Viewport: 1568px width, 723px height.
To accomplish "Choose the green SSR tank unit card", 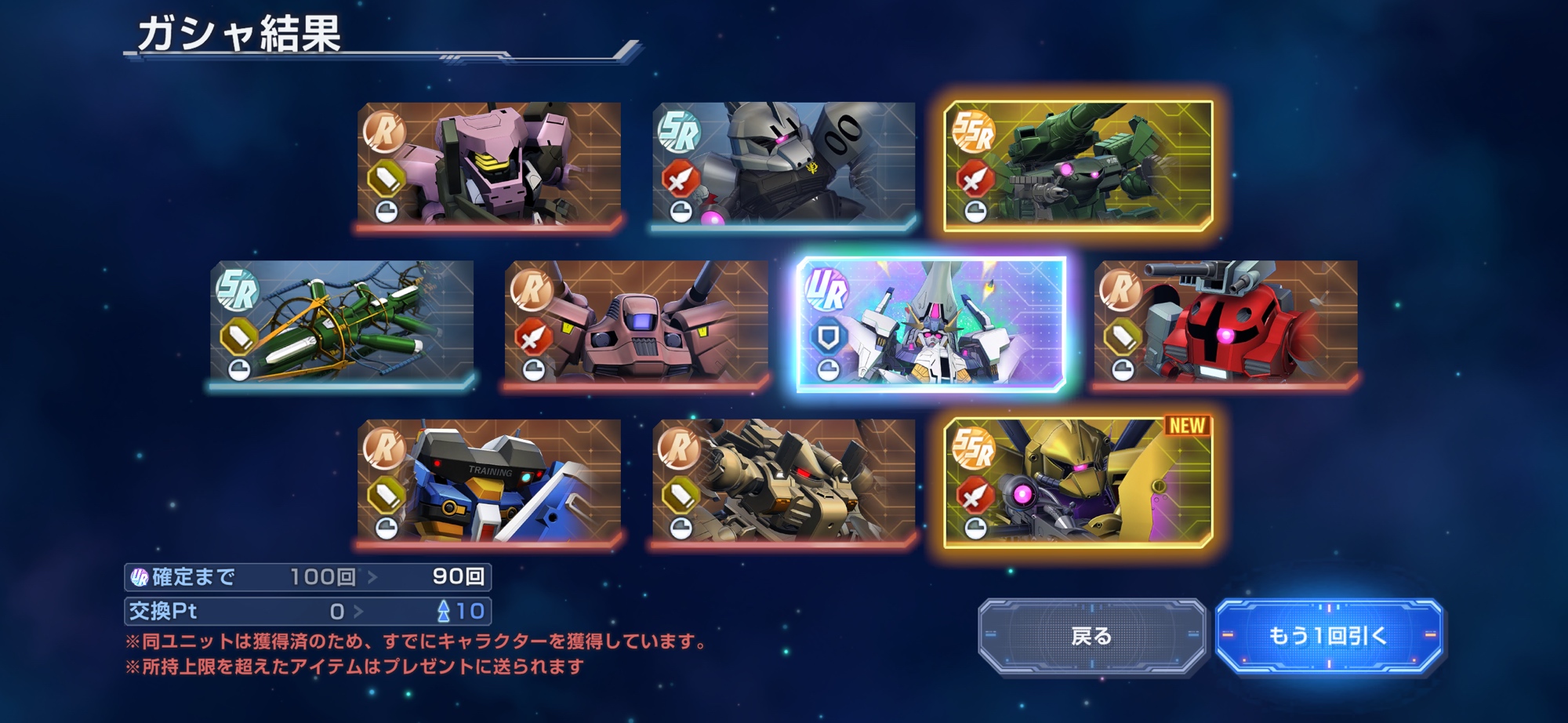I will click(x=1079, y=165).
